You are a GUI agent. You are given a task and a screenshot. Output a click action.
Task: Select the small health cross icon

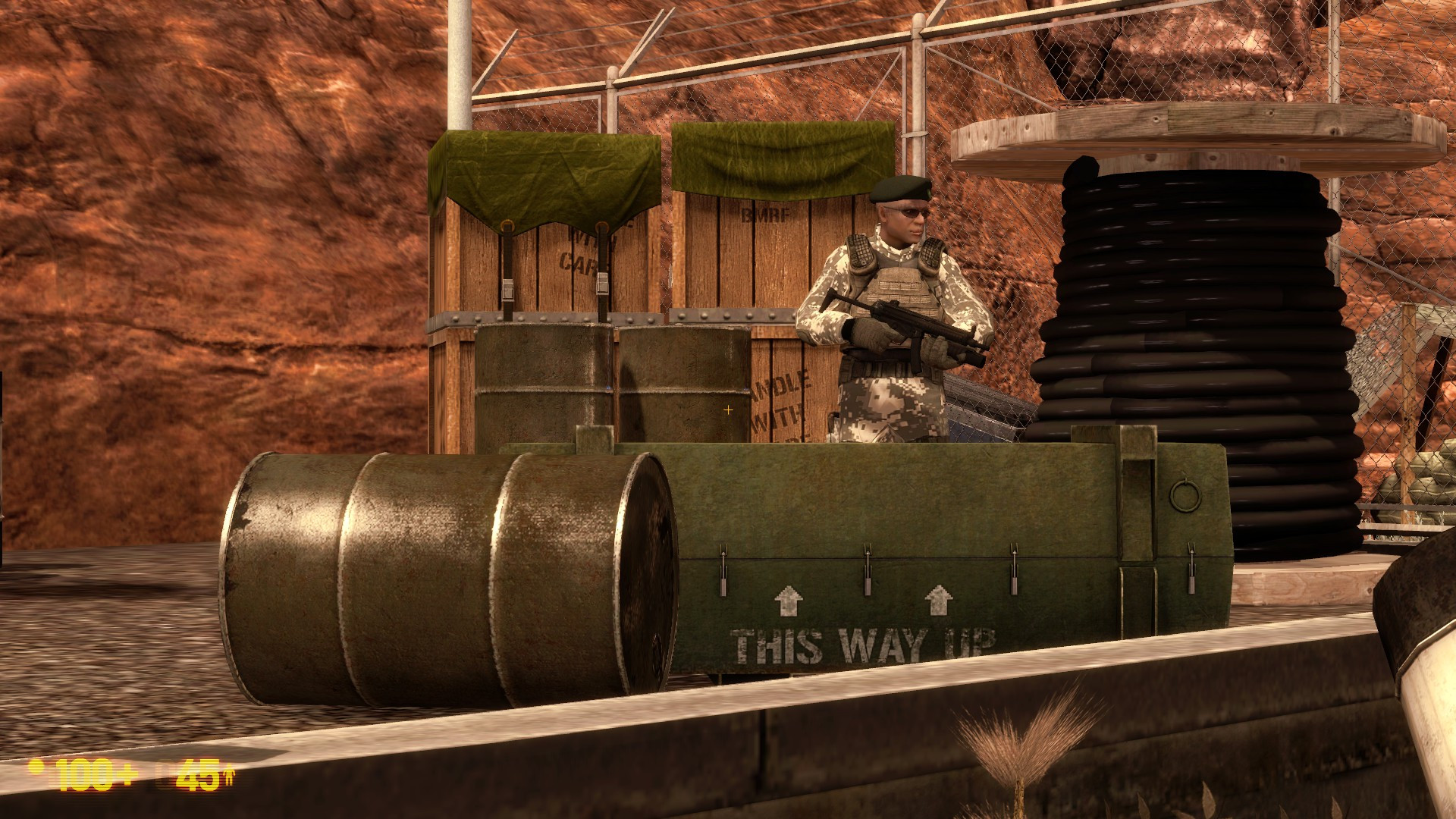(x=36, y=766)
